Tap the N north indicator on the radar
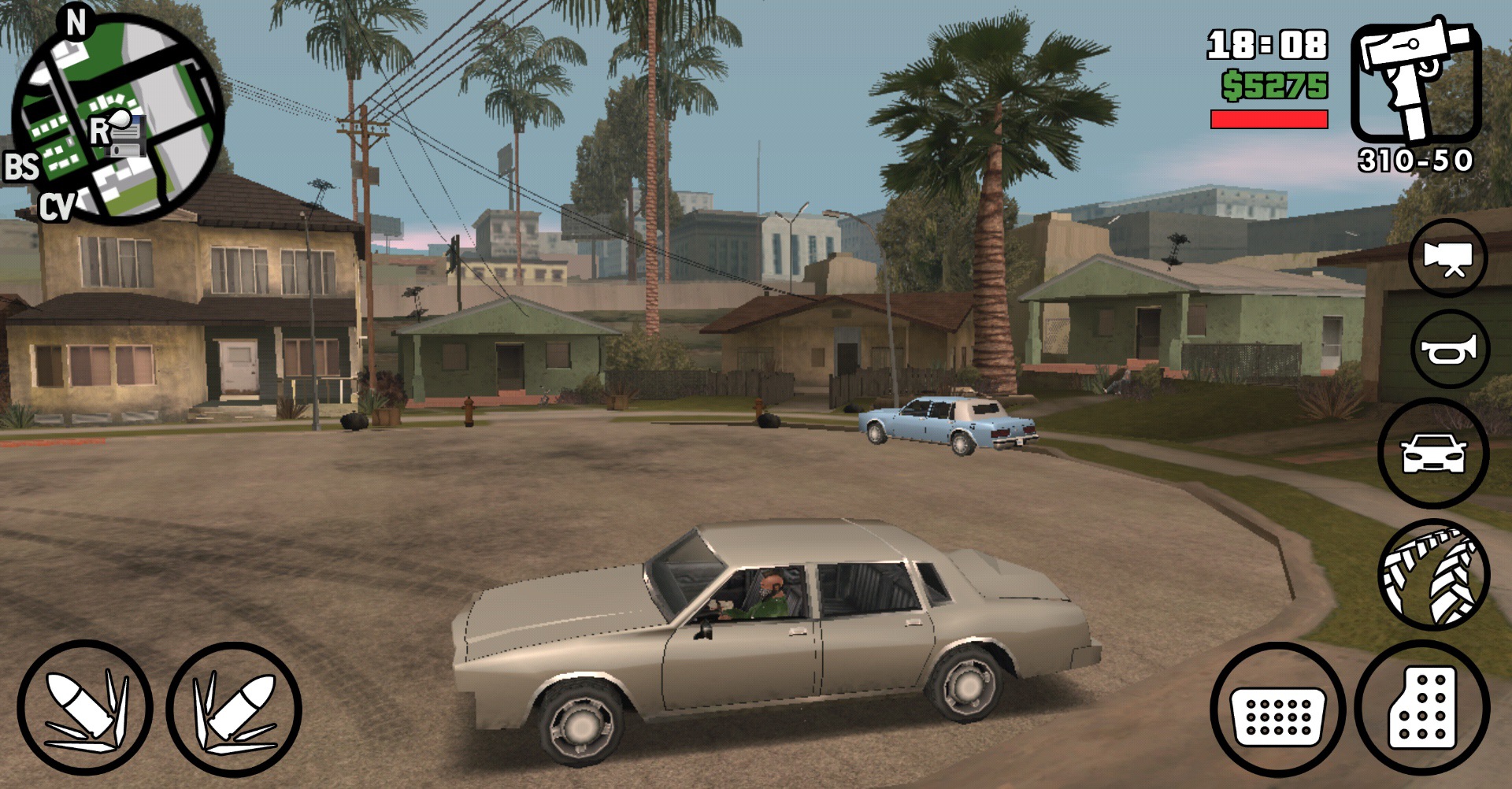The width and height of the screenshot is (1512, 789). coord(76,22)
